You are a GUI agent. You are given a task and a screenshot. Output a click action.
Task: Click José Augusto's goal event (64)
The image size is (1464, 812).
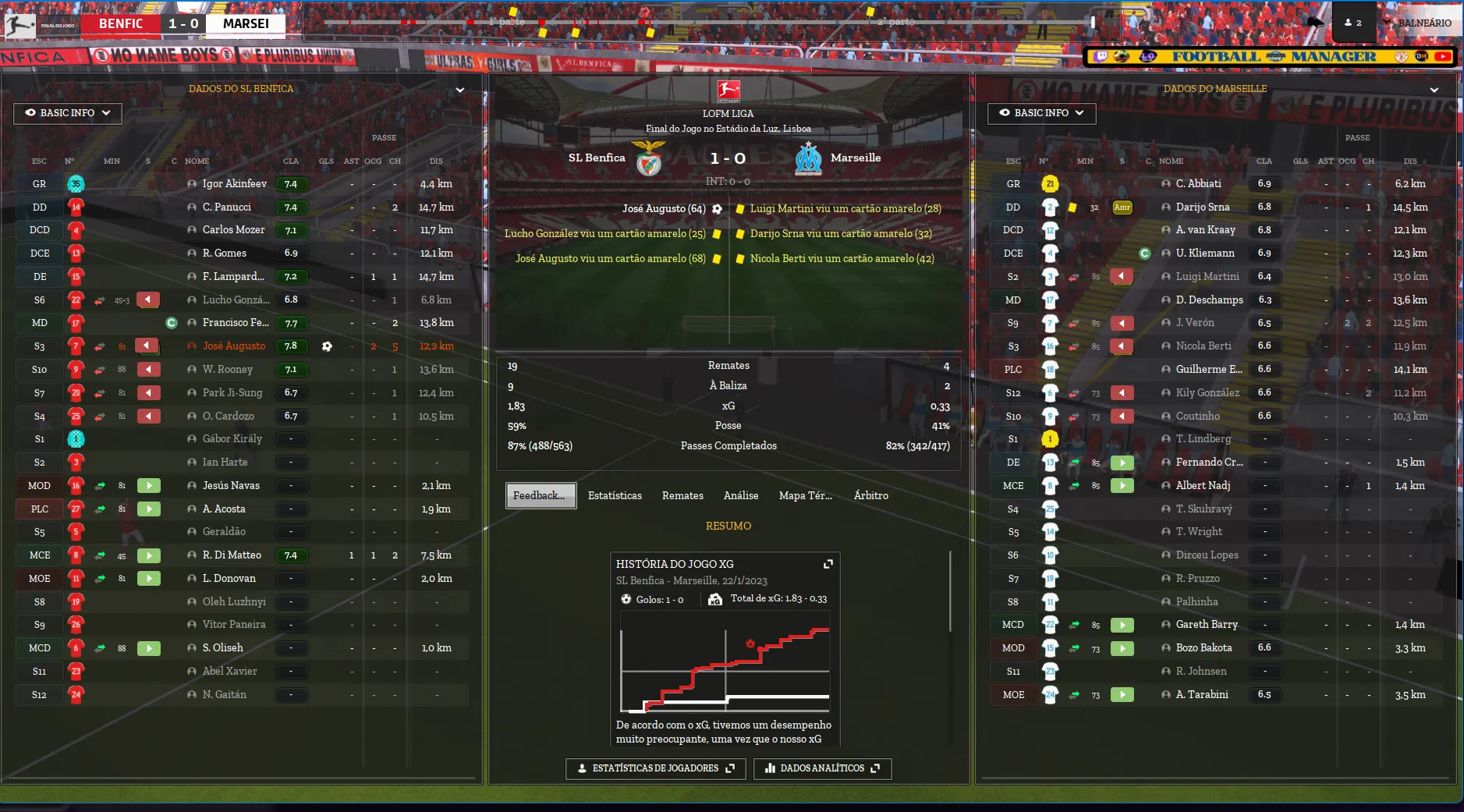click(664, 209)
